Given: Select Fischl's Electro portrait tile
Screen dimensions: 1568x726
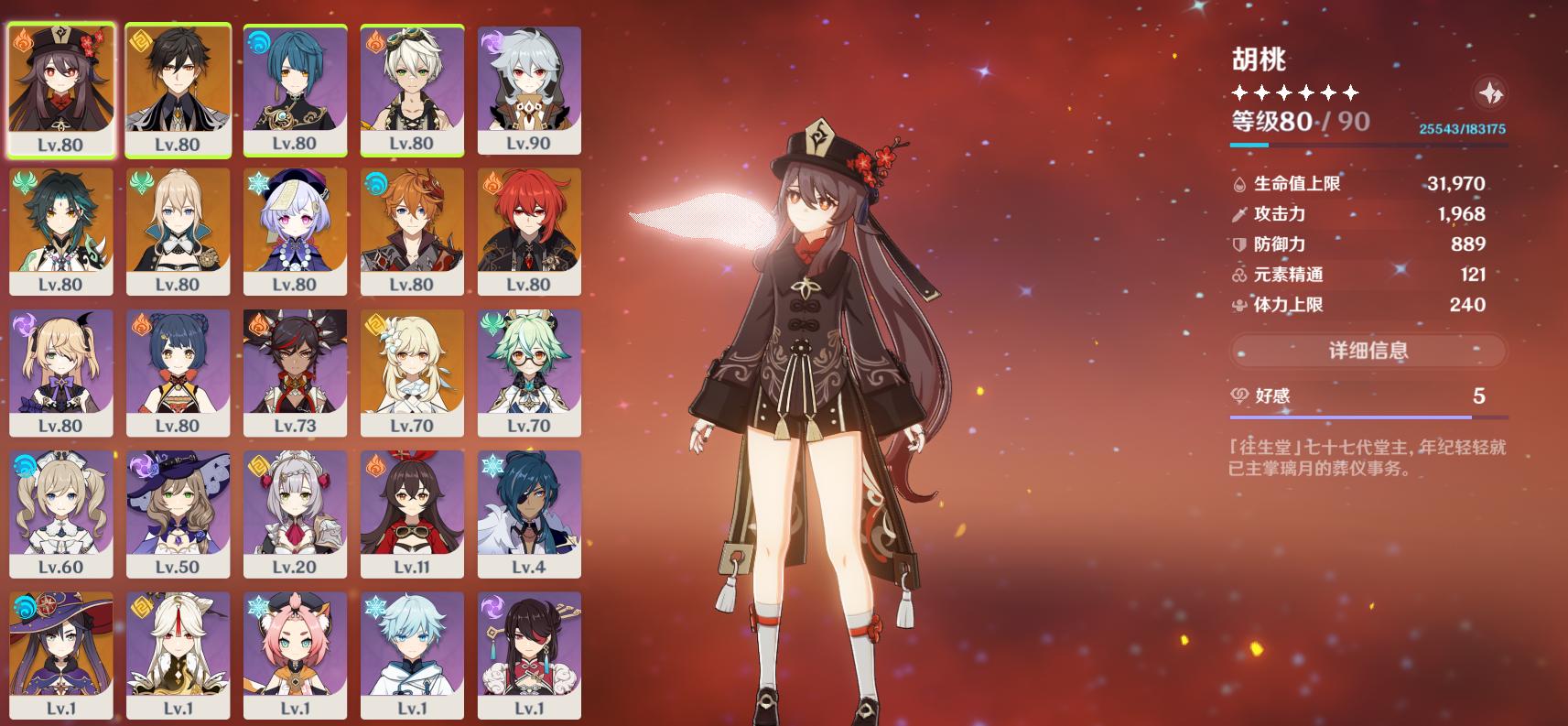Looking at the screenshot, I should click(60, 372).
